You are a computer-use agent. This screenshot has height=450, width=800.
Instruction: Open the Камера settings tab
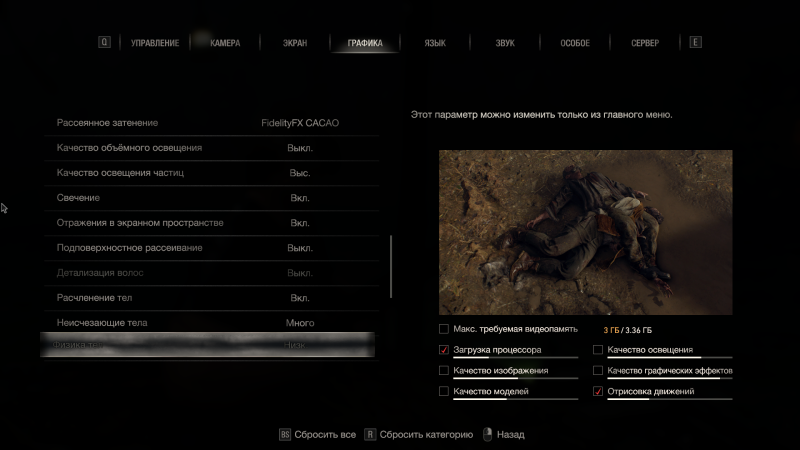pos(225,43)
